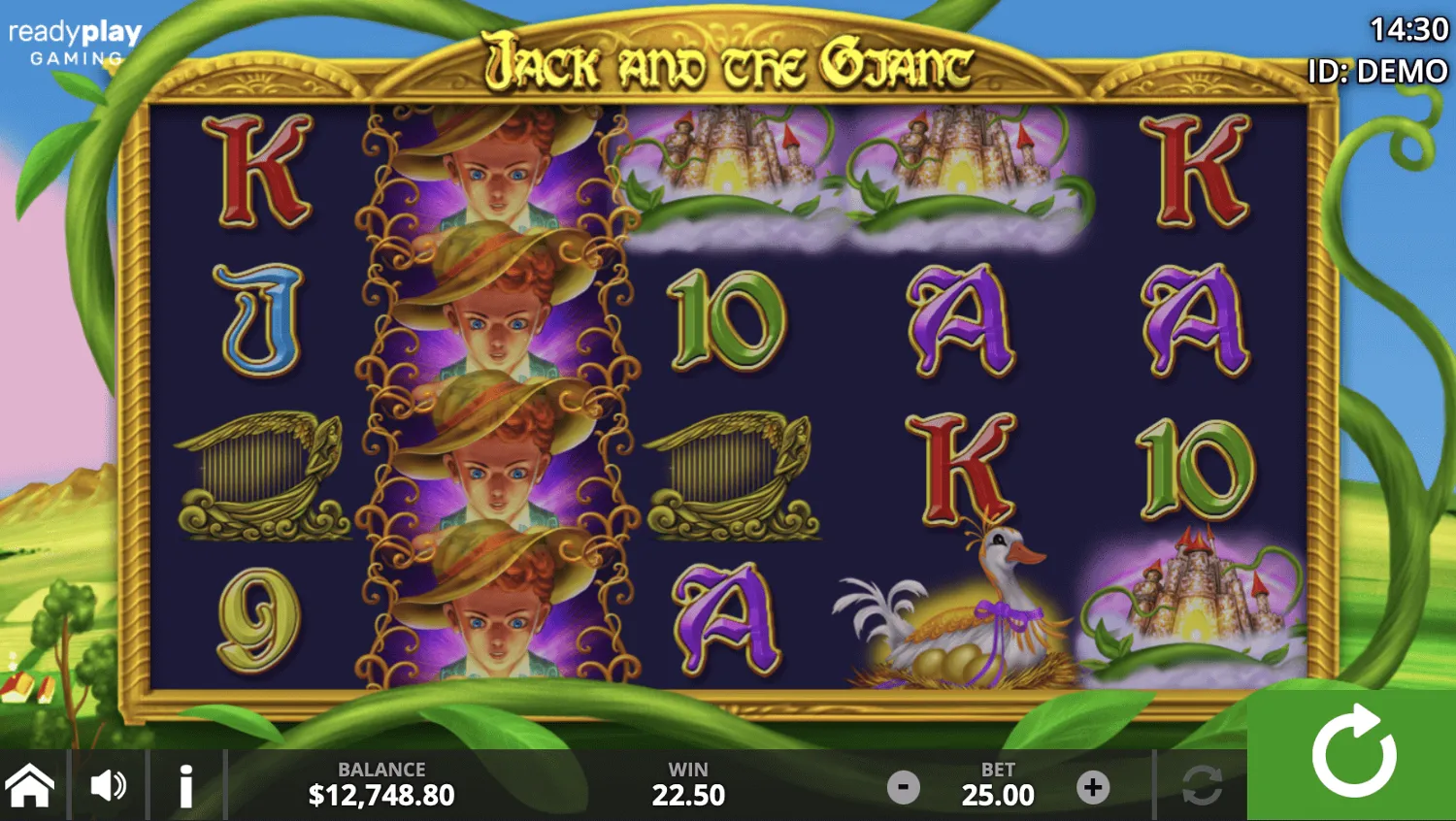Click the Jack and the Giant title banner
Viewport: 1456px width, 821px height.
click(x=728, y=60)
